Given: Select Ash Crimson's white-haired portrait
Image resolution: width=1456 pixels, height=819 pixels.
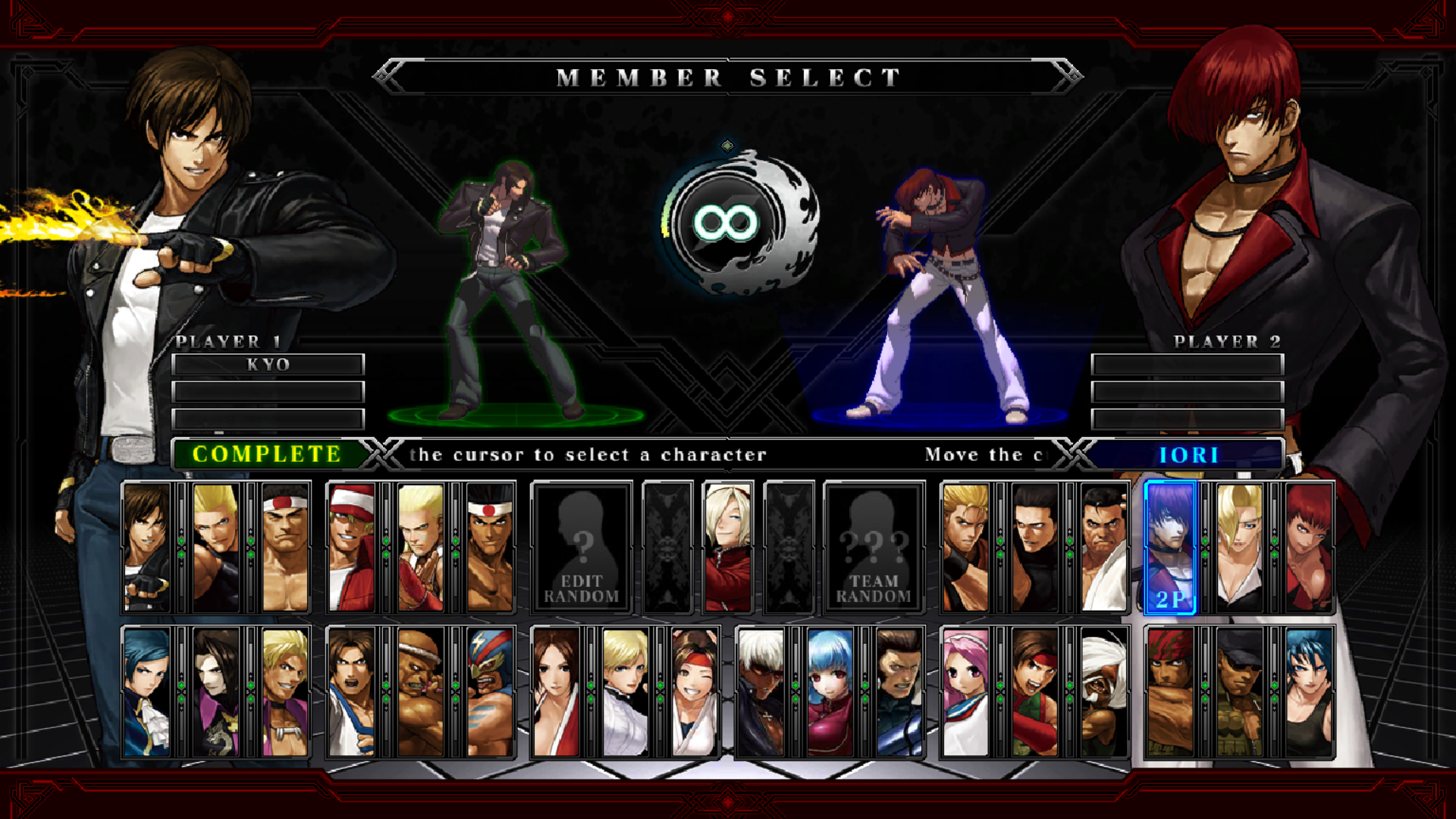Looking at the screenshot, I should 726,546.
